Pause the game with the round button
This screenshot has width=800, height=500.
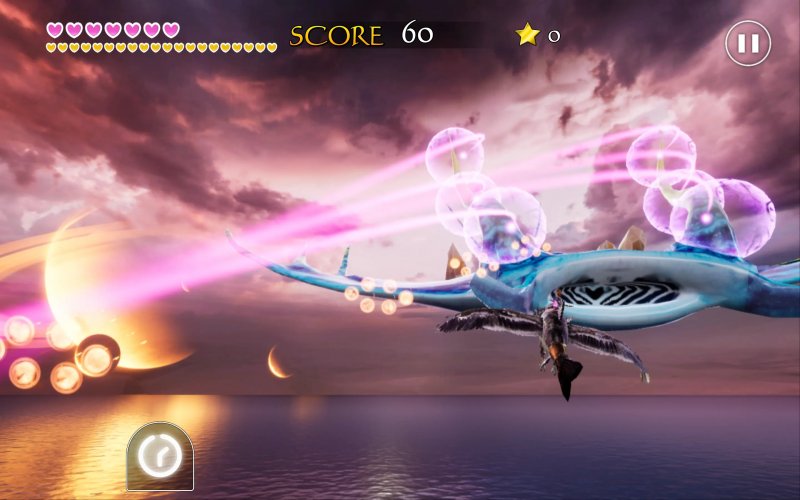(x=747, y=44)
